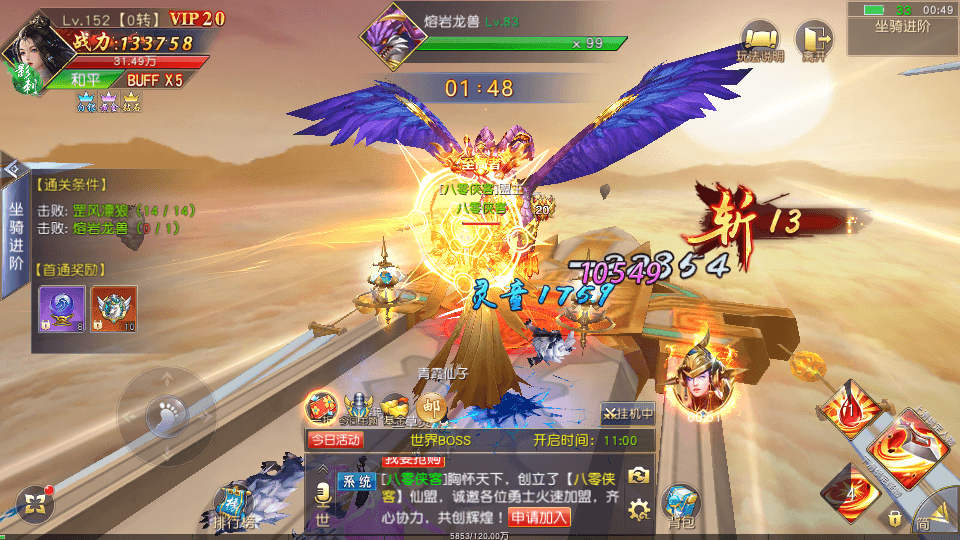
Task: Open the 玩法说明 gameplay guide
Action: tap(760, 42)
